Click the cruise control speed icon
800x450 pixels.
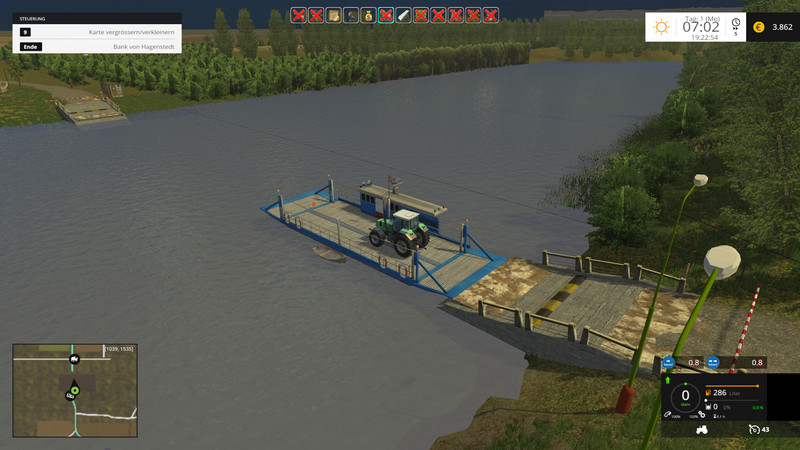[754, 429]
